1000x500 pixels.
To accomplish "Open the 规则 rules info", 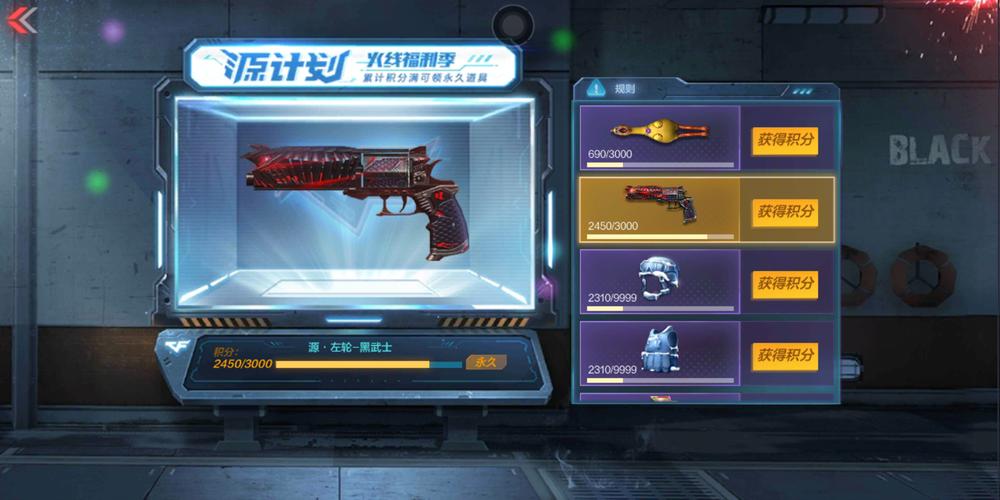I will [613, 89].
